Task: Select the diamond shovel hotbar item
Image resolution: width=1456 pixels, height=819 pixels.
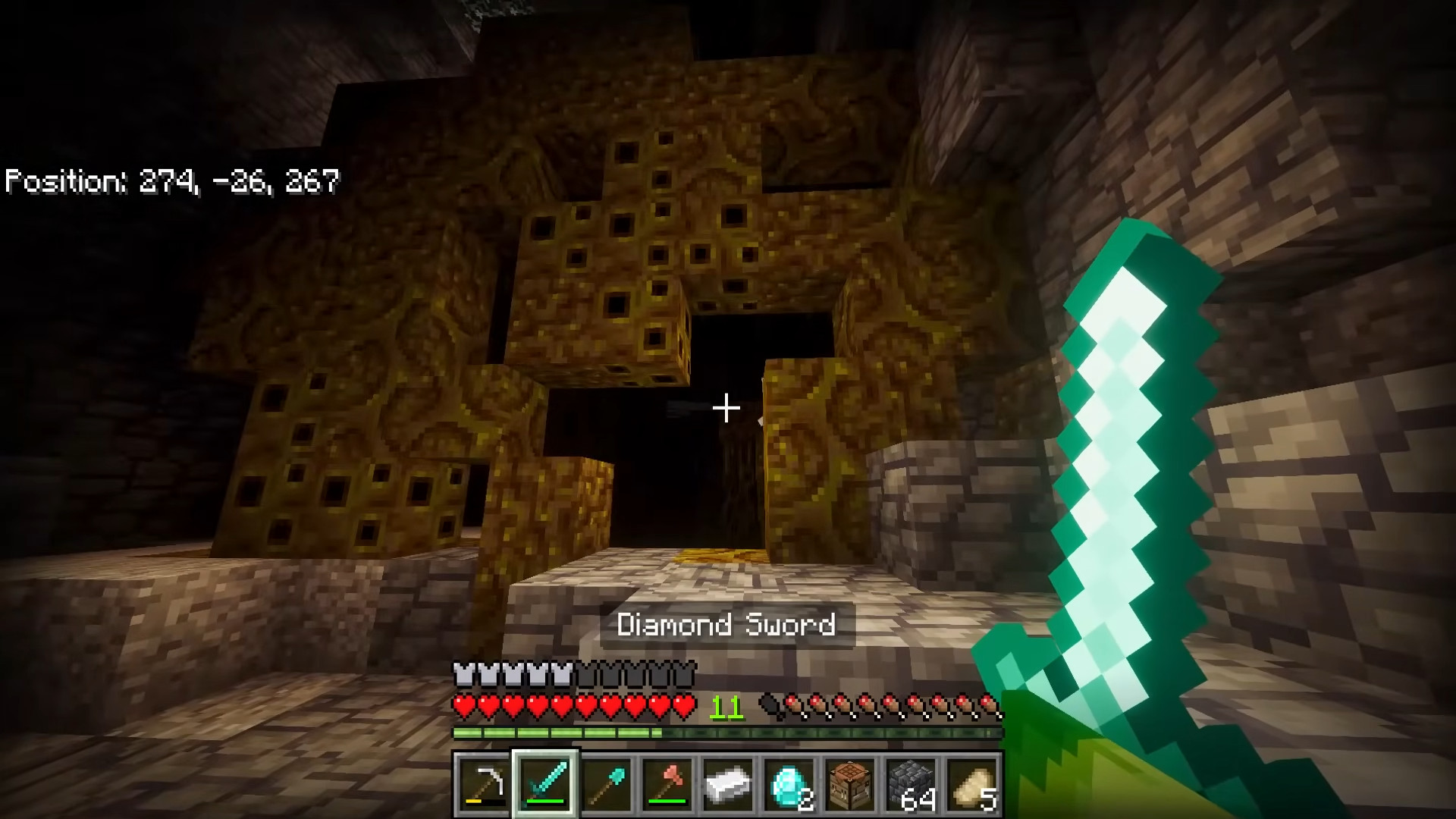Action: [607, 783]
